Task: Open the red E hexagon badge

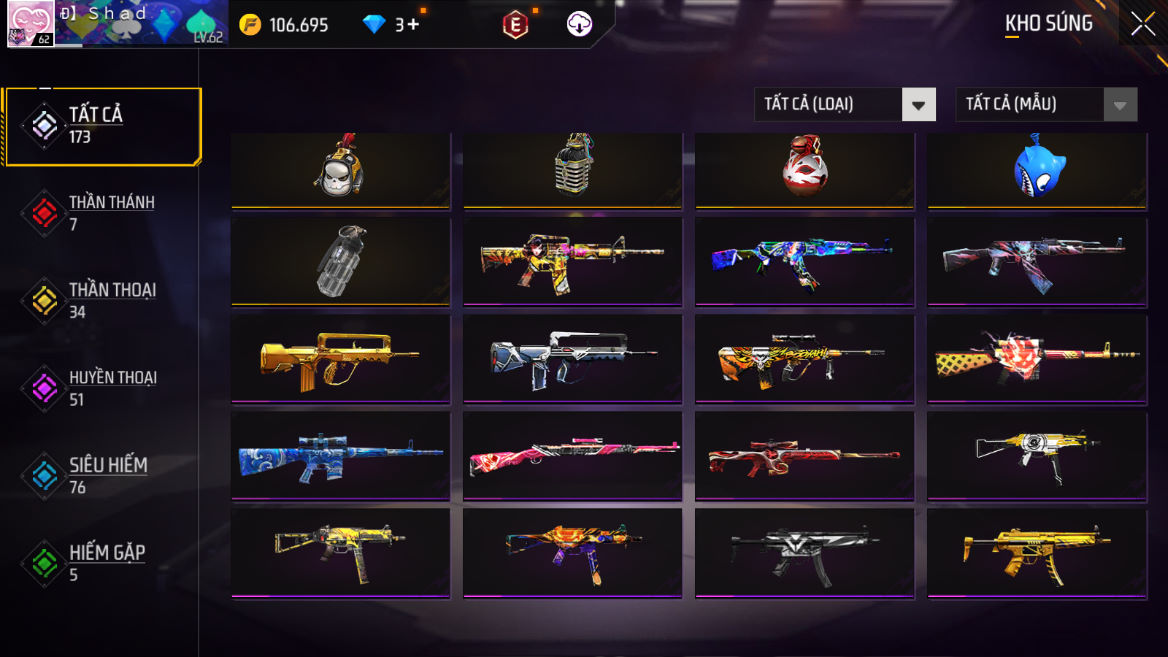Action: click(x=515, y=25)
